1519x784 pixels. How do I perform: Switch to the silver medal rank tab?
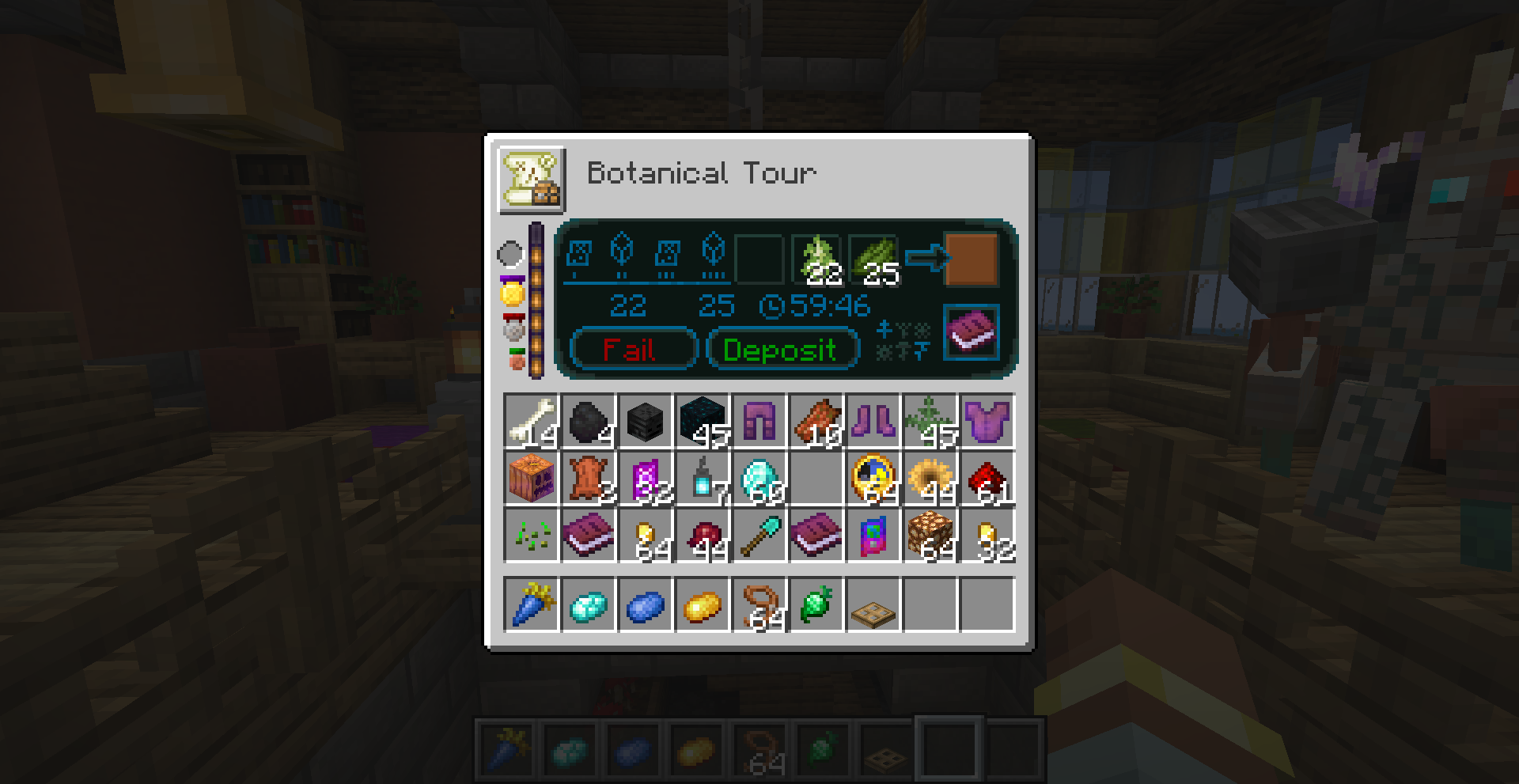[x=513, y=323]
